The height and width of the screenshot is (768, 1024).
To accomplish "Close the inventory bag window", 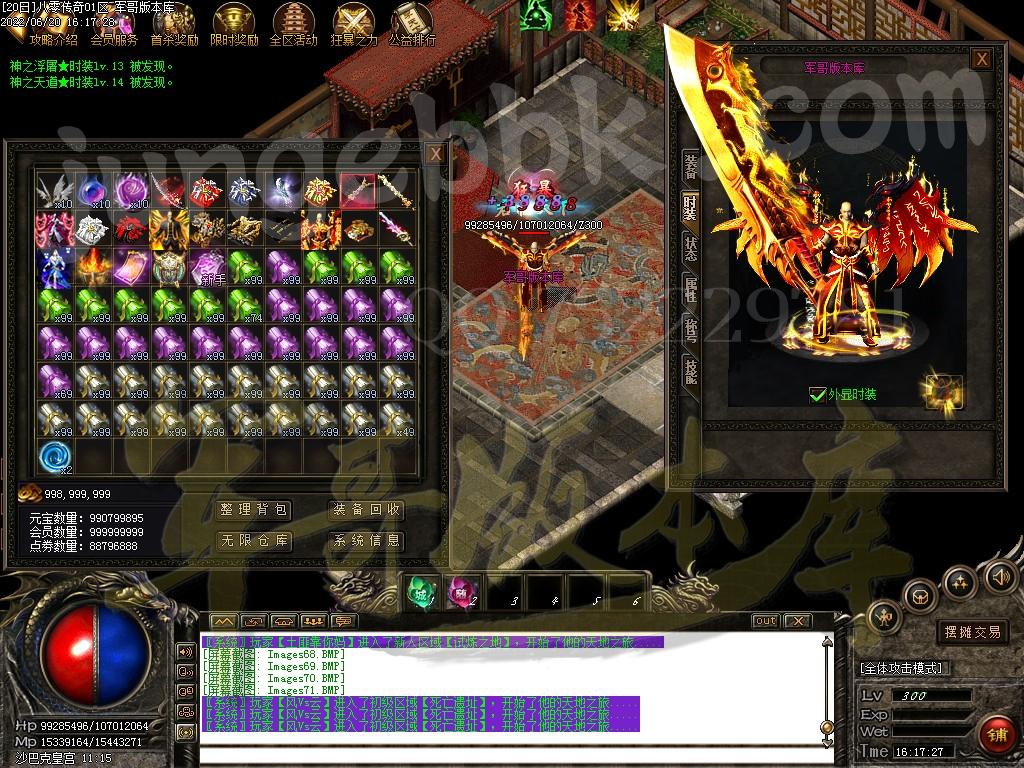I will [x=435, y=154].
